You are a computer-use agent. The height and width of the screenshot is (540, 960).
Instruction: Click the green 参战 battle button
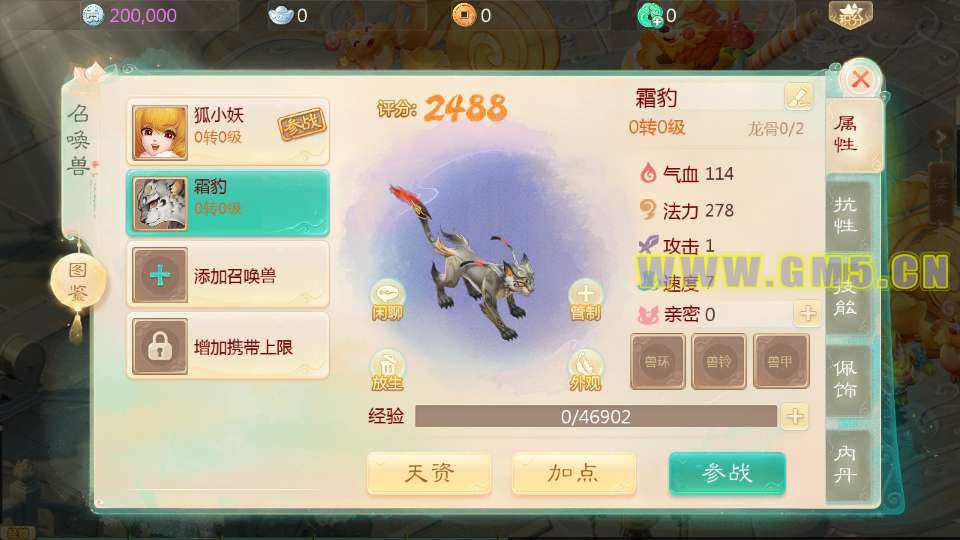tap(727, 473)
